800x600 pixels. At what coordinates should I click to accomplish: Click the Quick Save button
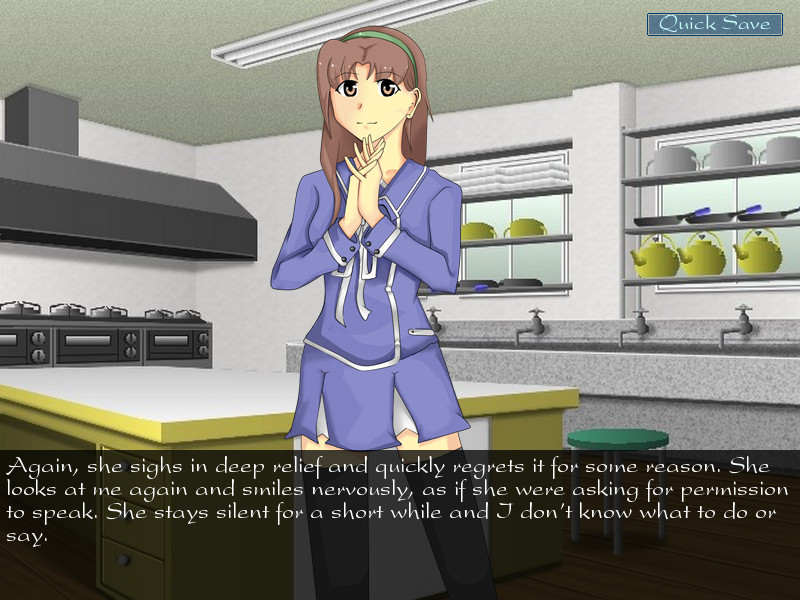click(x=714, y=24)
